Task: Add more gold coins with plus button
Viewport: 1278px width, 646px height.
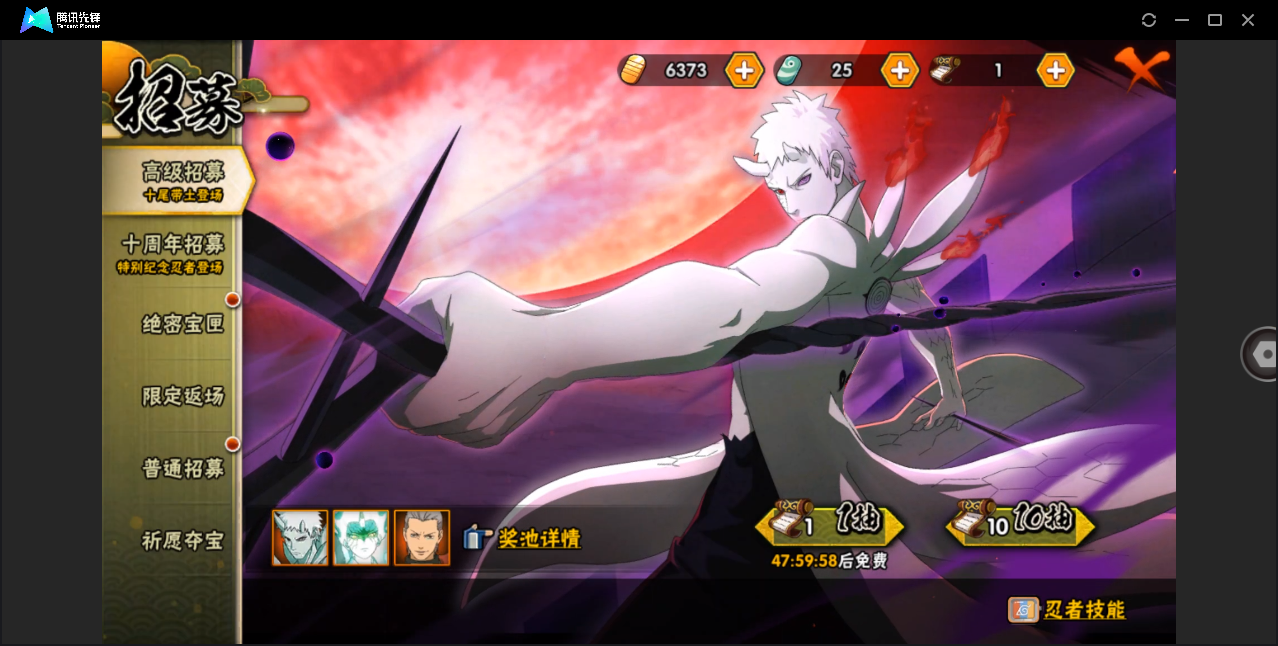Action: pos(744,70)
